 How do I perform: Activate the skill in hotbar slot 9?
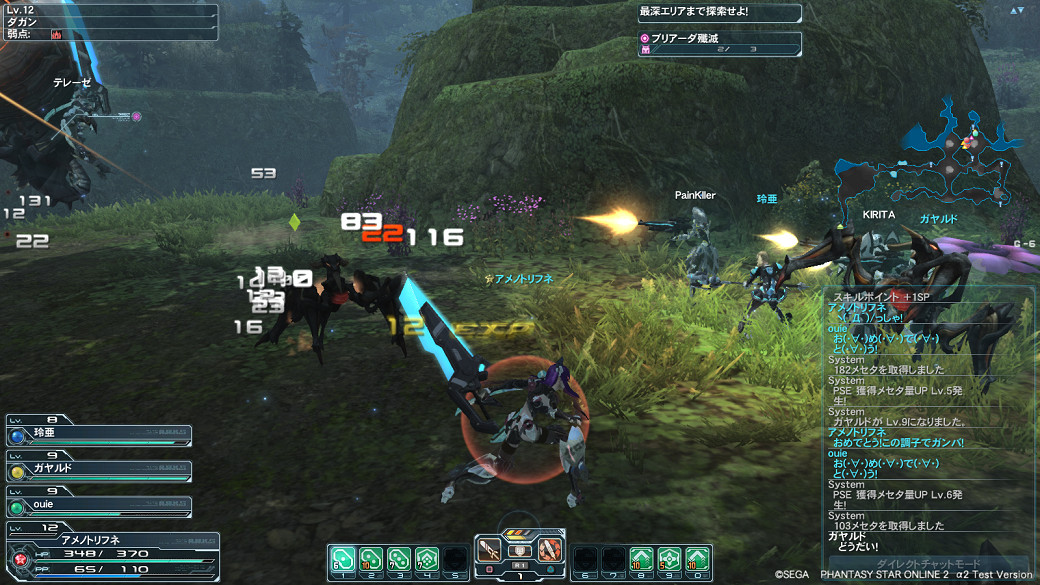[669, 556]
